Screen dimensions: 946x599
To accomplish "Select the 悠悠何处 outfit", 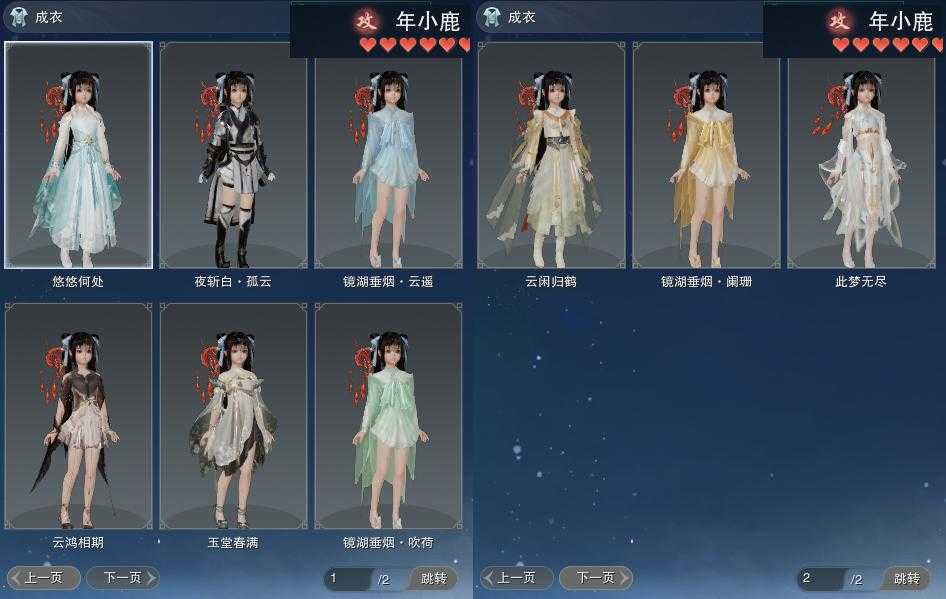I will coord(78,155).
